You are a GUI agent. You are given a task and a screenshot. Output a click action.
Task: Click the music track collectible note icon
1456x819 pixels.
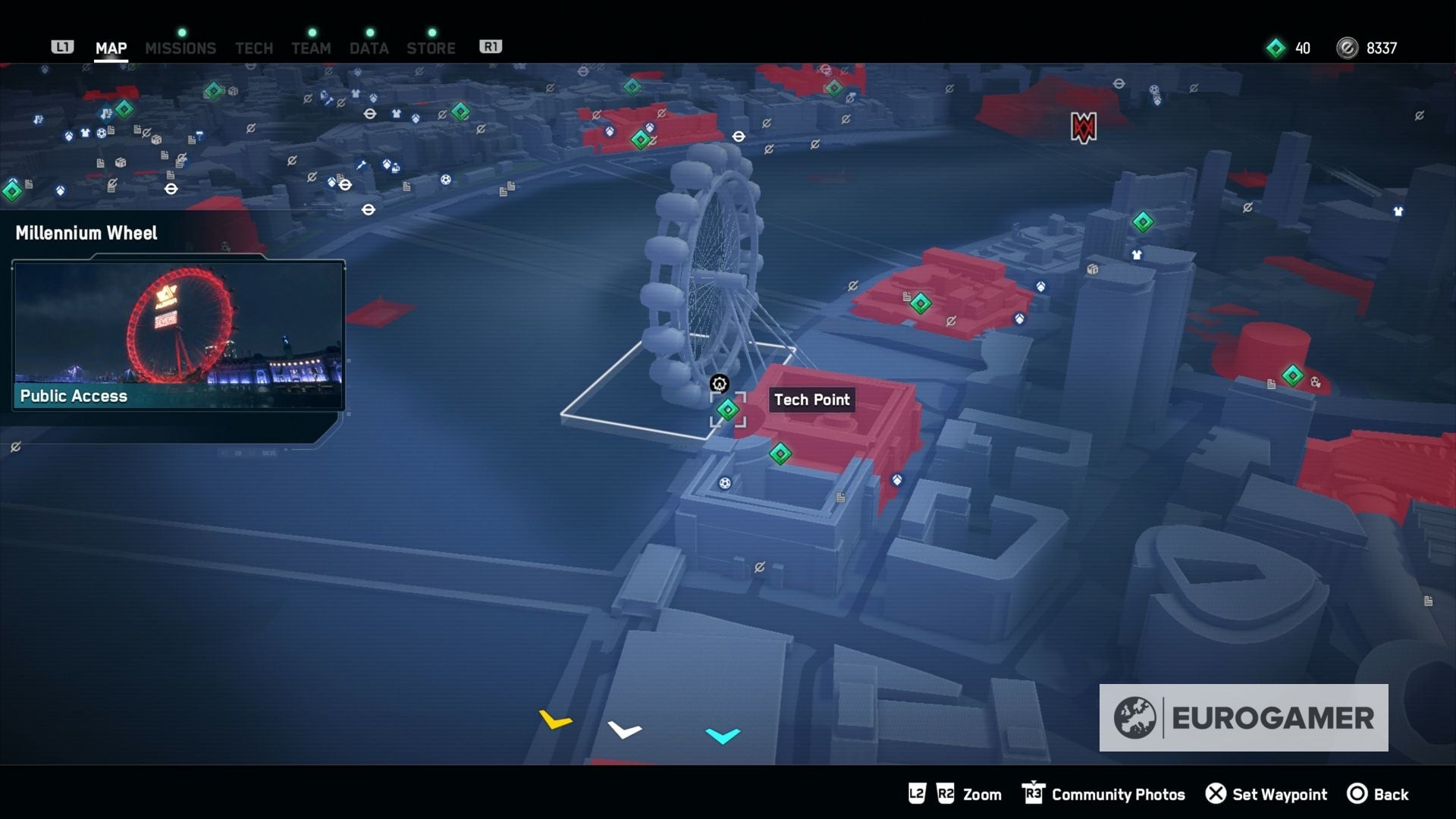click(37, 119)
